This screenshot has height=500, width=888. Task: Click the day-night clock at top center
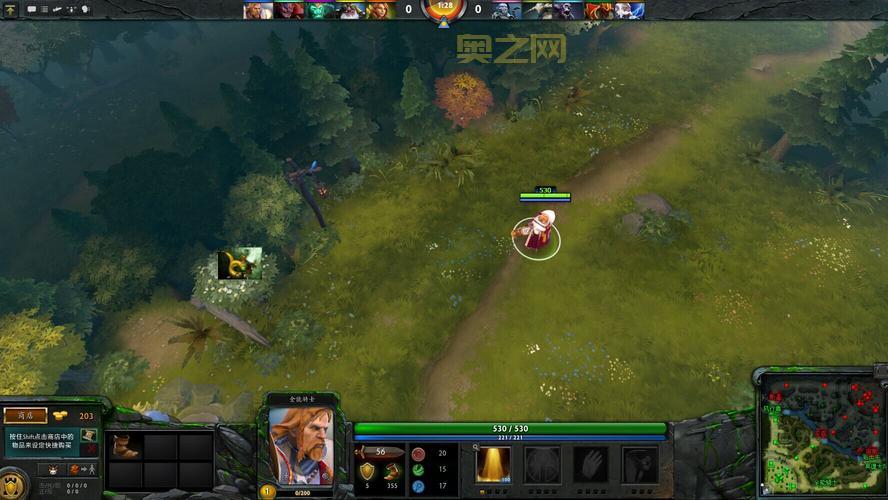(x=442, y=10)
